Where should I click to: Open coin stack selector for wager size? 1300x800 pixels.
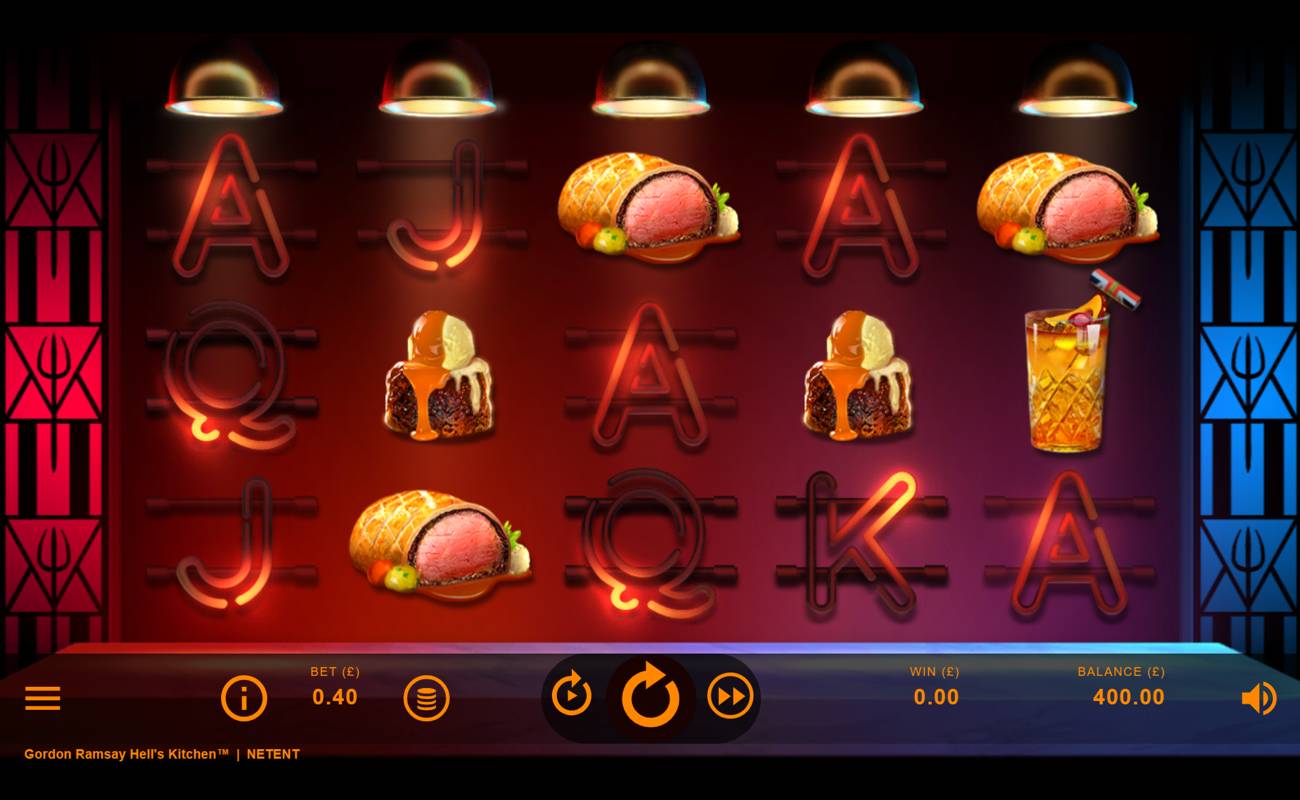click(428, 697)
